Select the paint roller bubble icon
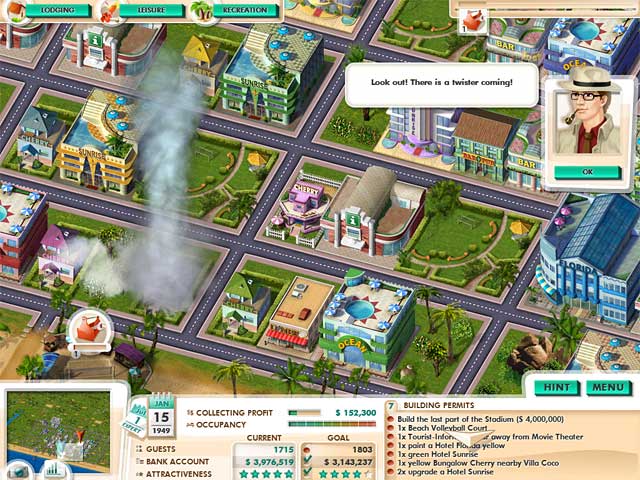Viewport: 640px width, 480px height. point(88,327)
